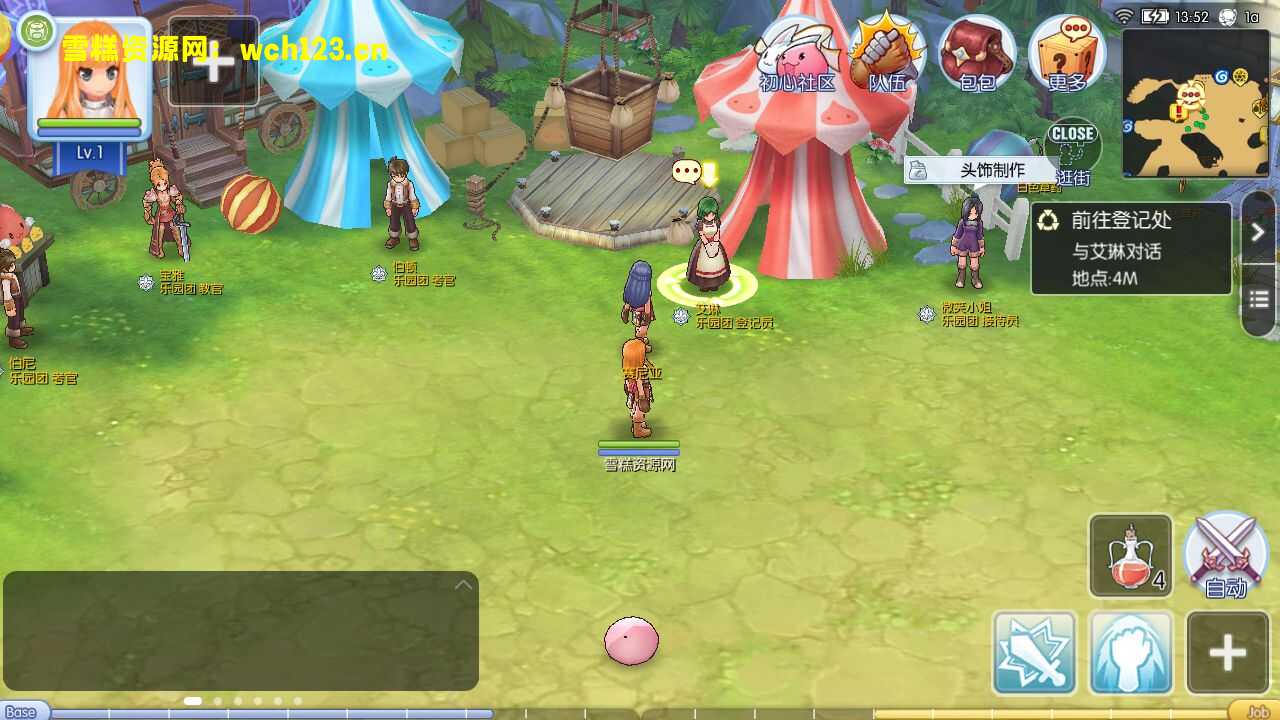This screenshot has width=1280, height=720.
Task: Select the 前往登记处 quest tracker entry
Action: click(x=1131, y=249)
